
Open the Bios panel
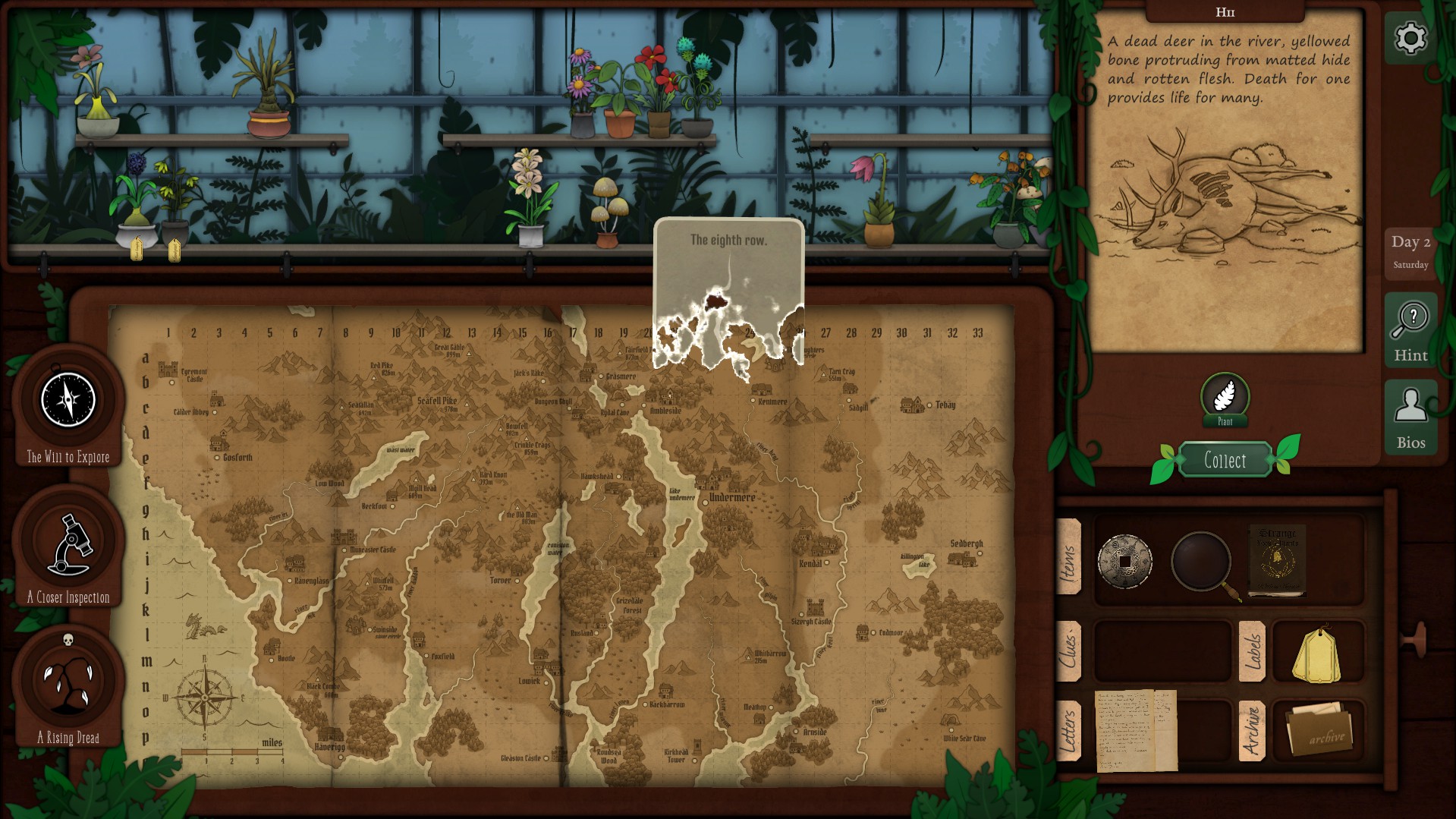coord(1410,417)
